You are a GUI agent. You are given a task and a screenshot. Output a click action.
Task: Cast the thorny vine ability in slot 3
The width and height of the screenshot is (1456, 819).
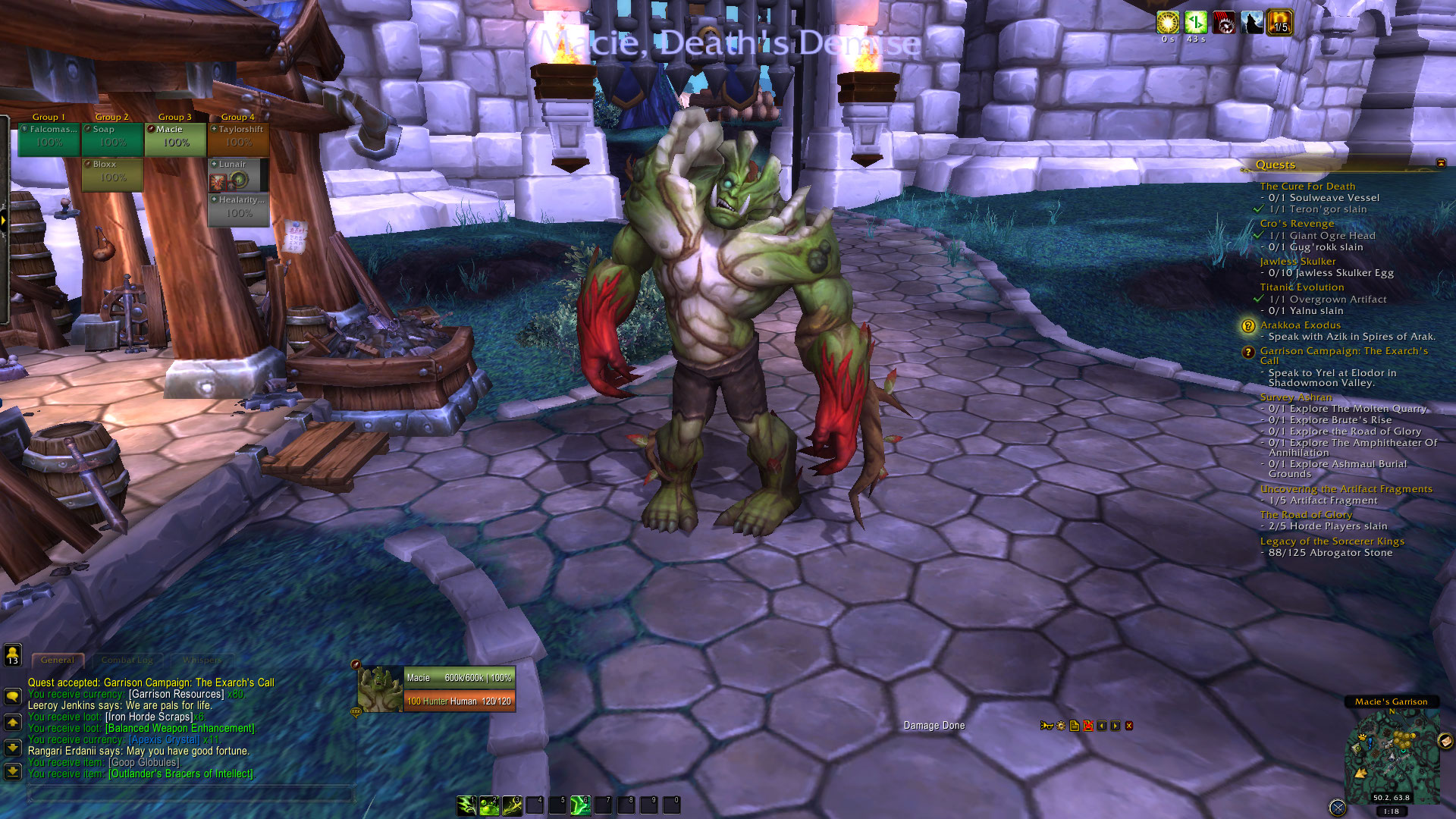[x=512, y=805]
